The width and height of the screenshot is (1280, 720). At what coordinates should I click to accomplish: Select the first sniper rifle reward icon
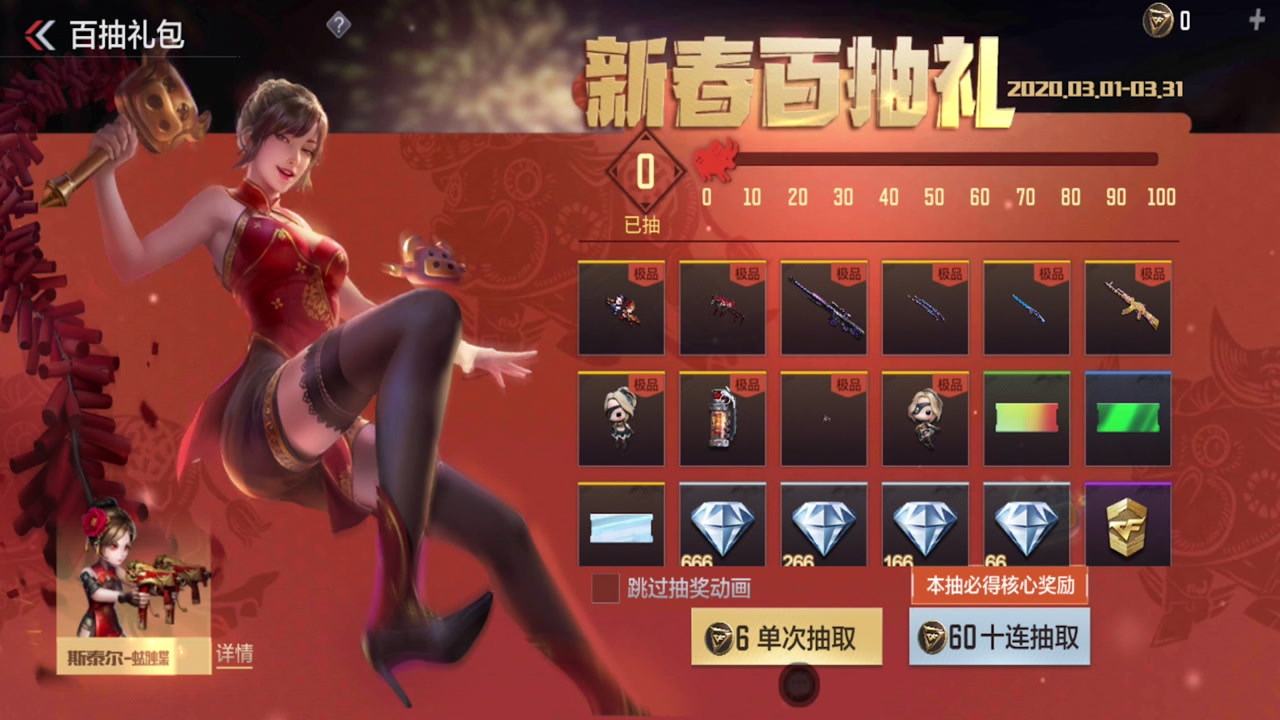[x=824, y=308]
